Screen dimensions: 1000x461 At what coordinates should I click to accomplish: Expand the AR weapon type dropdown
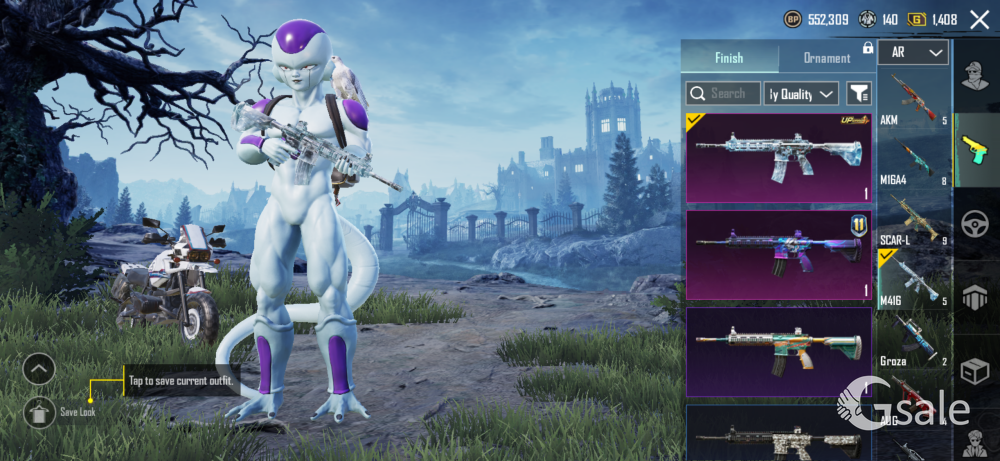pos(913,53)
